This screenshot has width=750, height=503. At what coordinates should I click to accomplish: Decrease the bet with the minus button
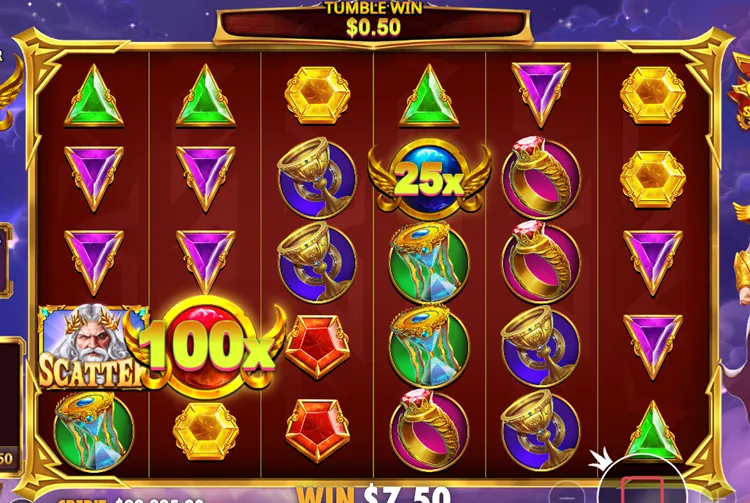coord(569,494)
